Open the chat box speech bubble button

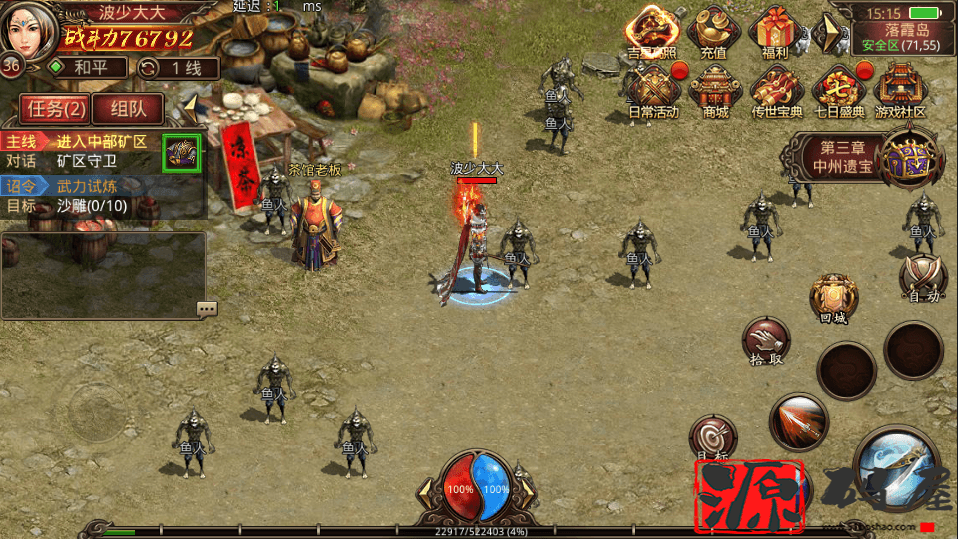pos(207,309)
